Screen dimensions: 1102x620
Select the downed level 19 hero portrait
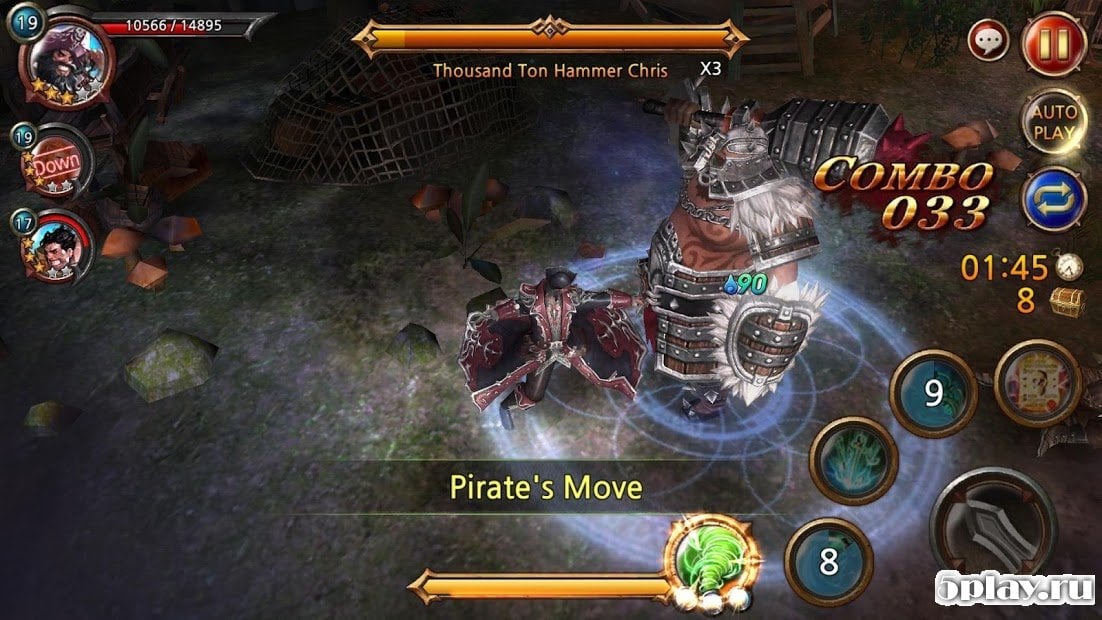(58, 164)
